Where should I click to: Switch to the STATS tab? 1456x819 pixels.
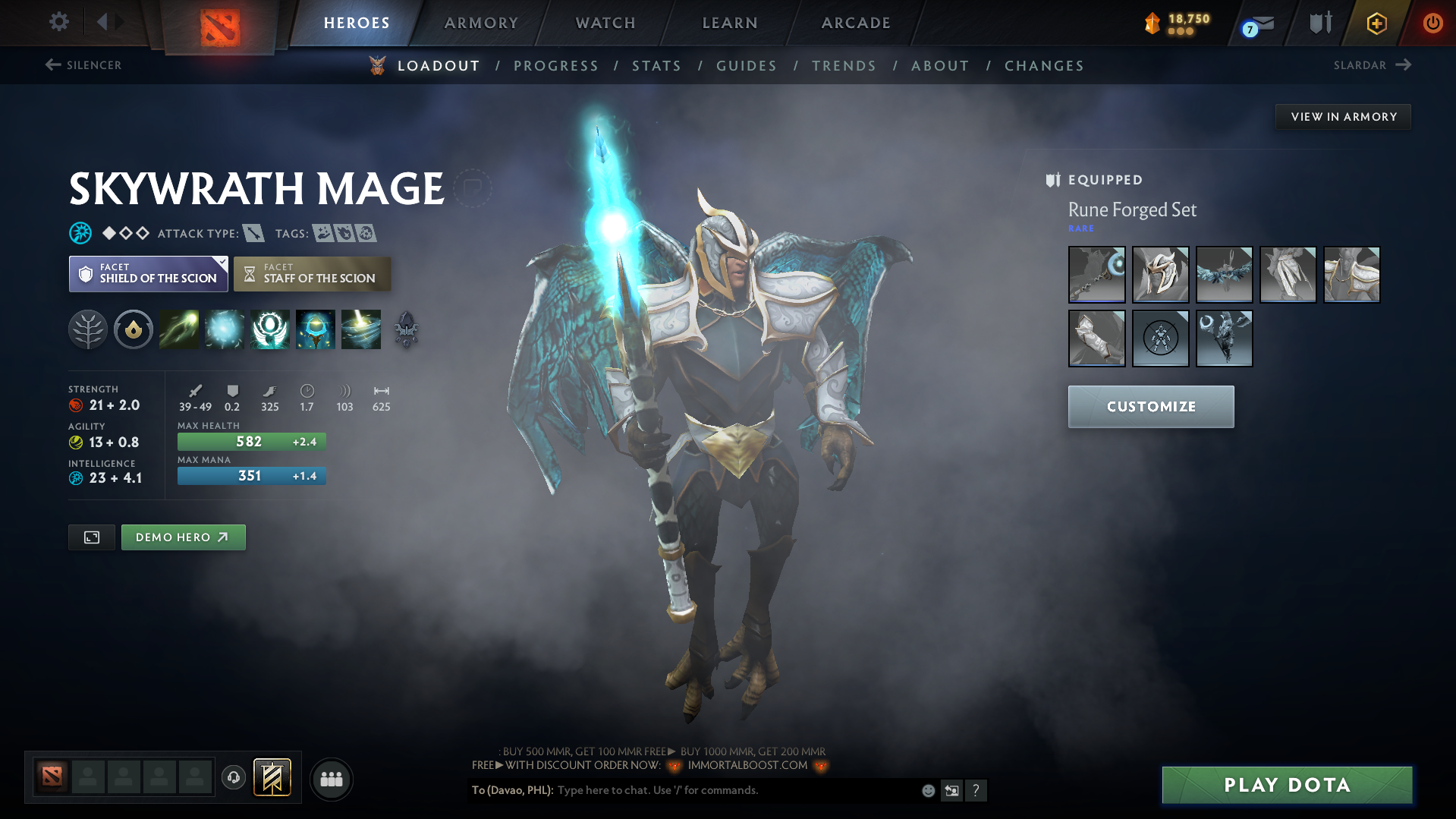656,65
